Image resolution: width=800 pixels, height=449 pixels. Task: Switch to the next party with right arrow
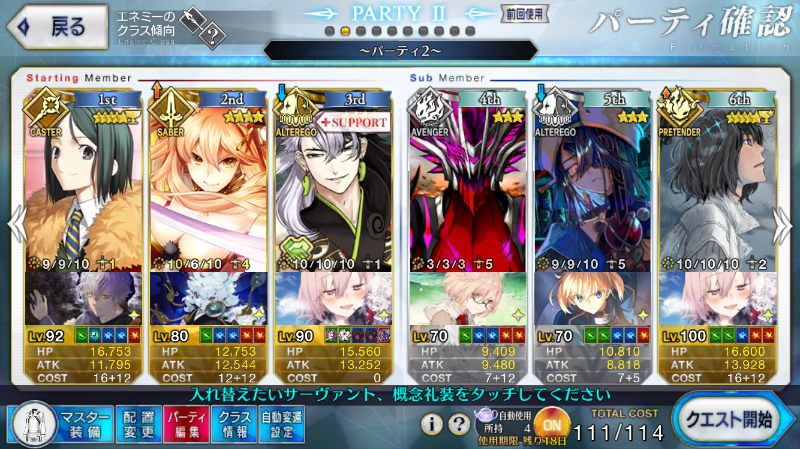tap(789, 225)
